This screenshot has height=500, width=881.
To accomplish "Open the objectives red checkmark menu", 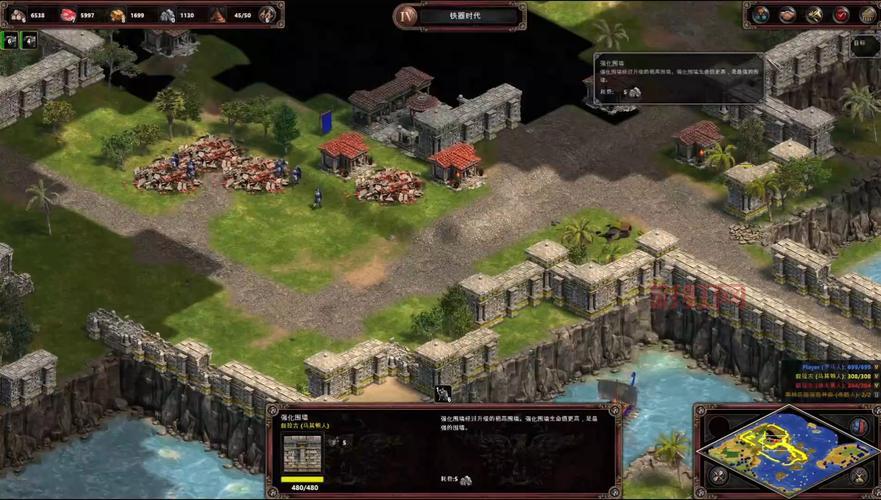I will (x=840, y=14).
